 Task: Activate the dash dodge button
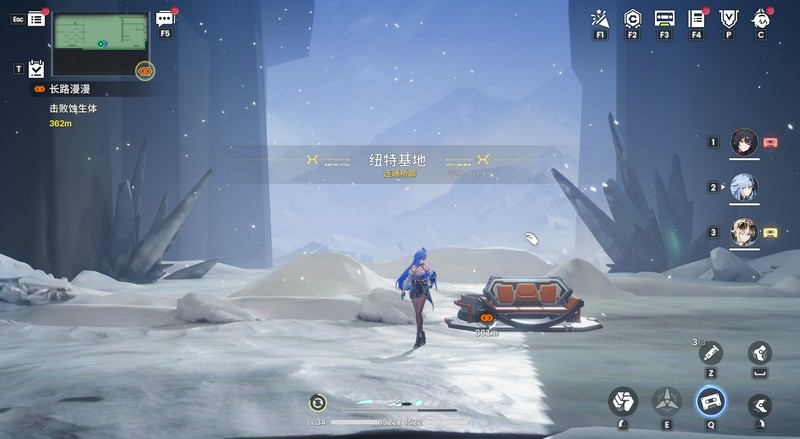(x=761, y=403)
